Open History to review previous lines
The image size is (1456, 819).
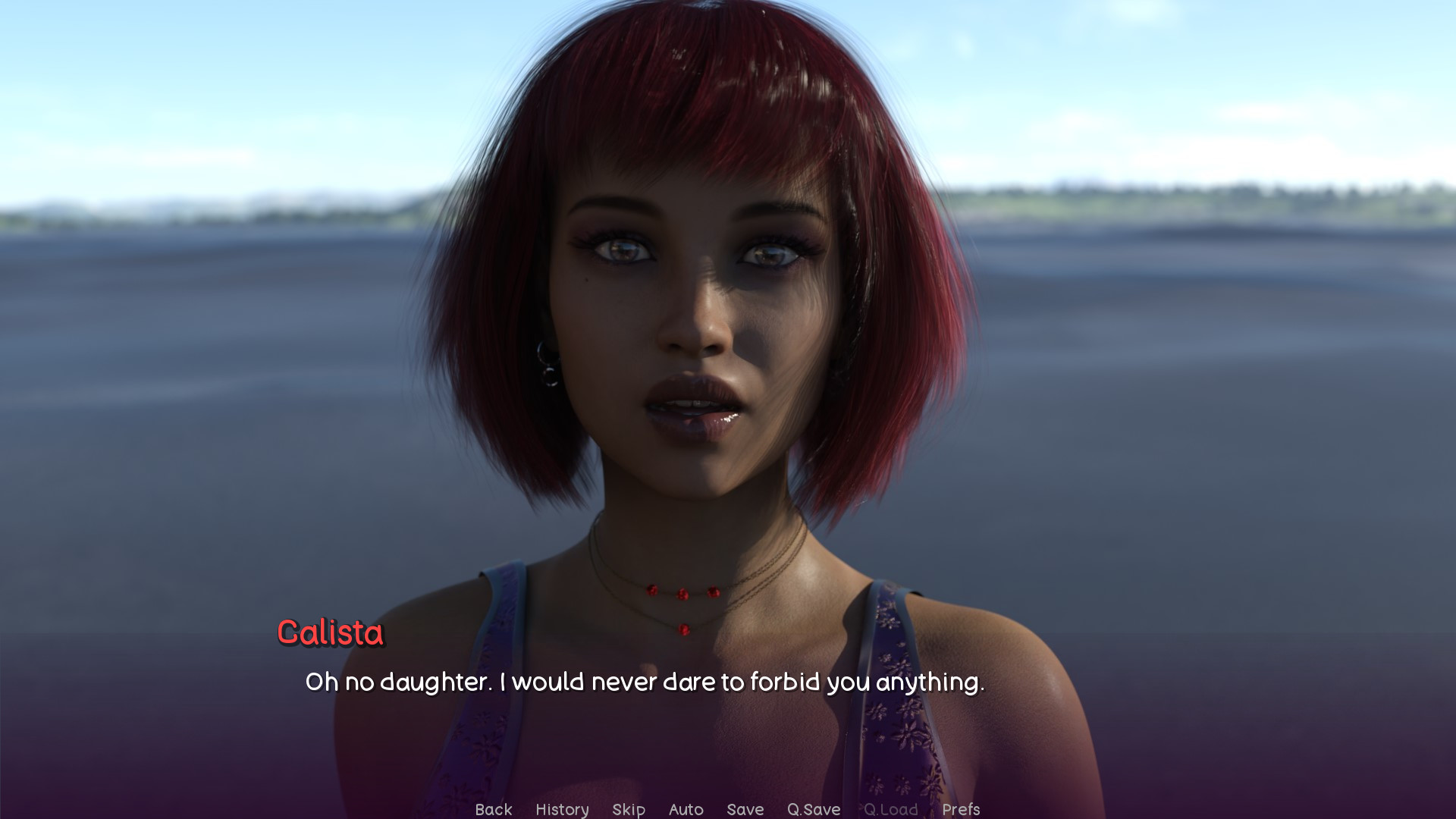561,809
